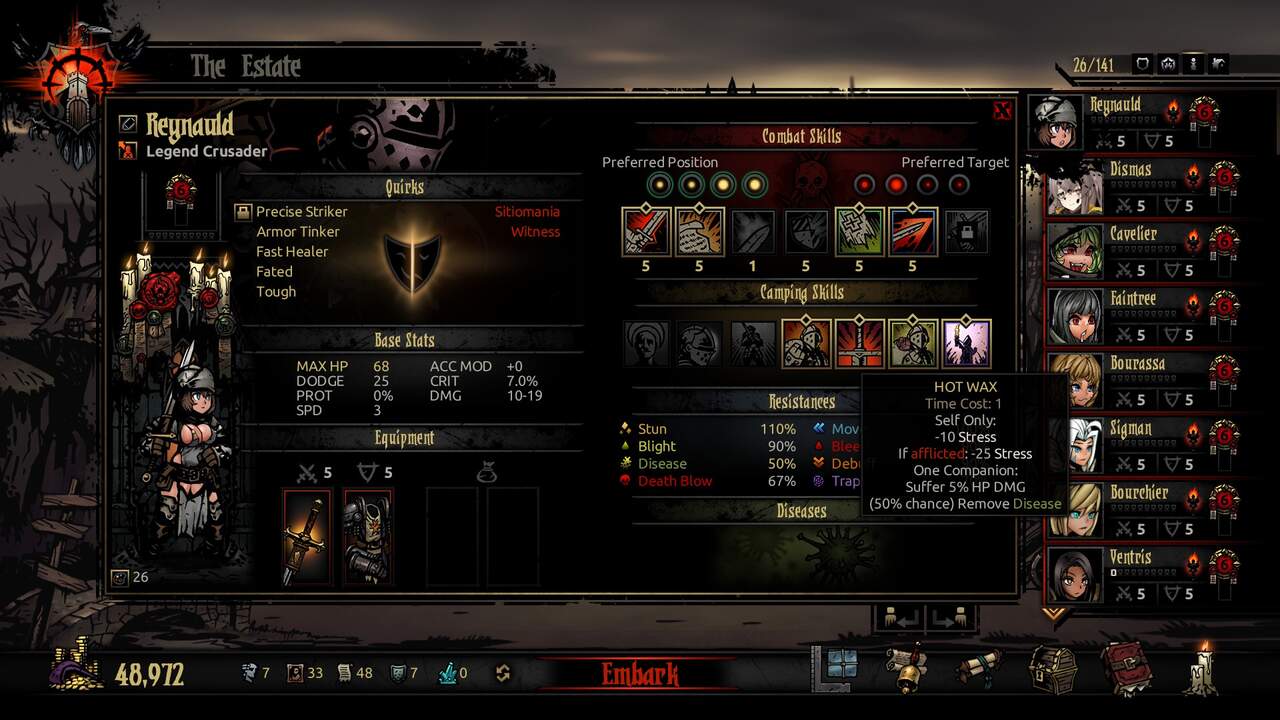Close the Reynauld hero panel

(1002, 111)
